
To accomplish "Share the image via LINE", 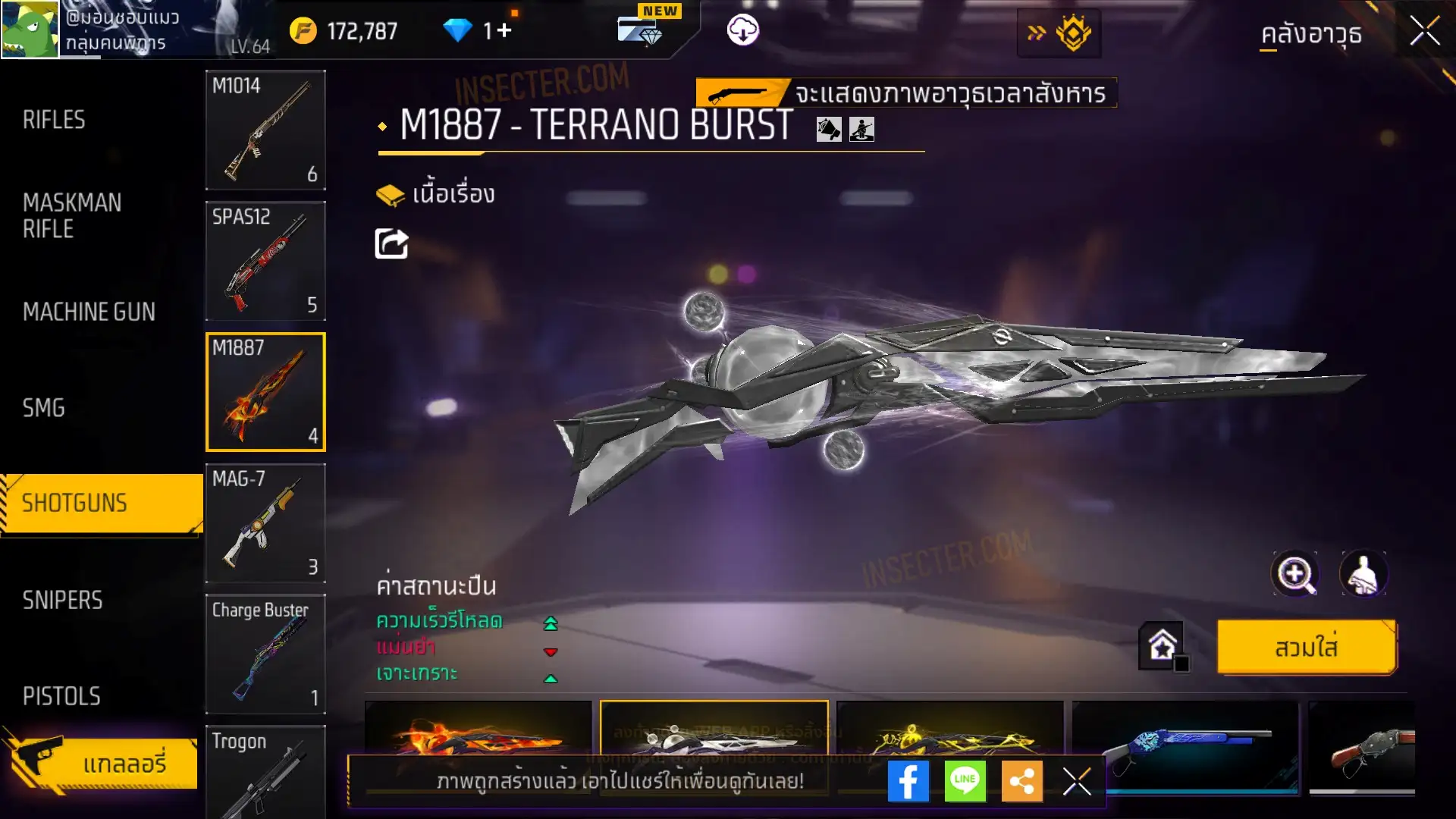I will tap(965, 781).
